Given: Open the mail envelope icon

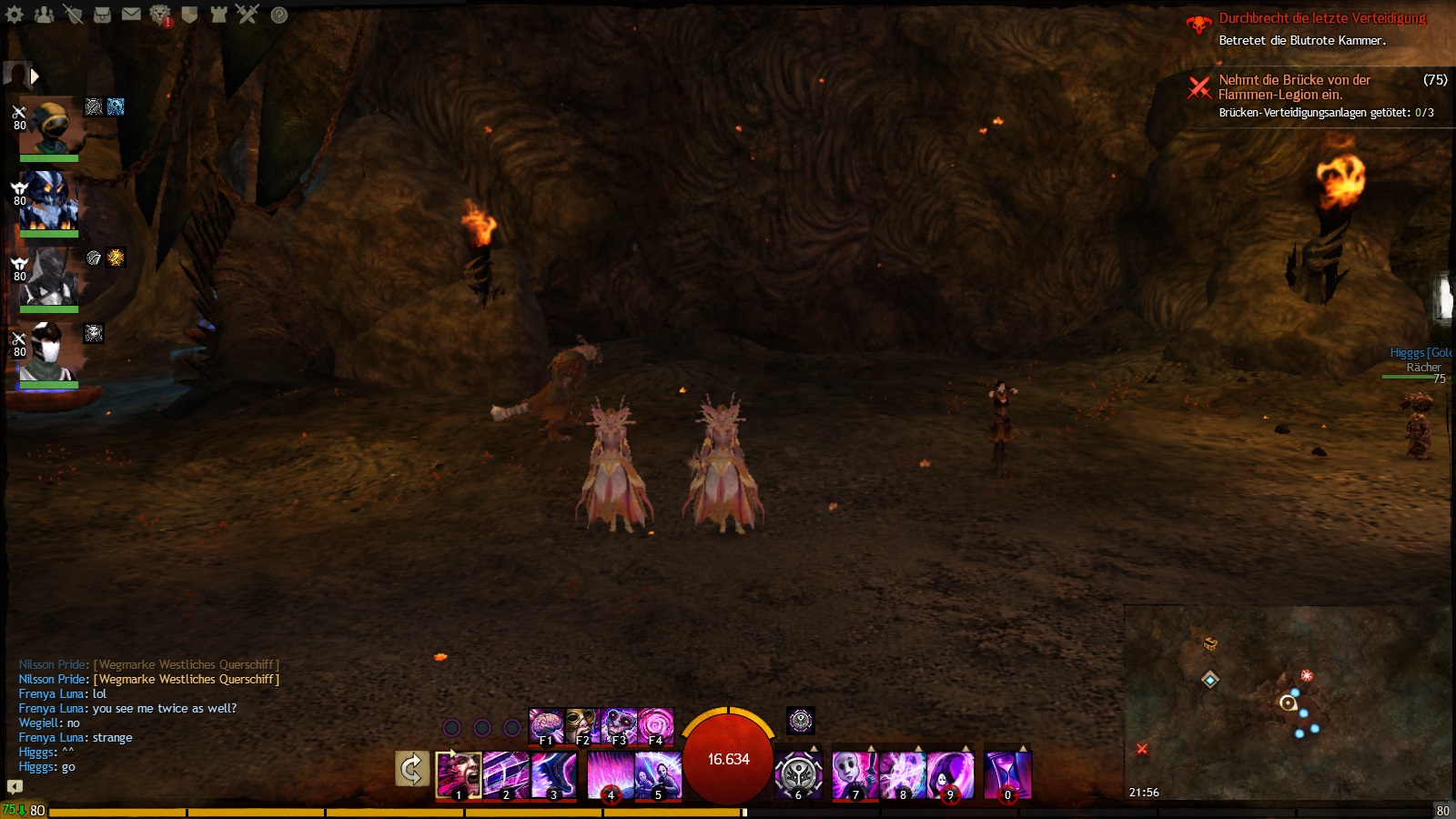Looking at the screenshot, I should click(x=131, y=14).
